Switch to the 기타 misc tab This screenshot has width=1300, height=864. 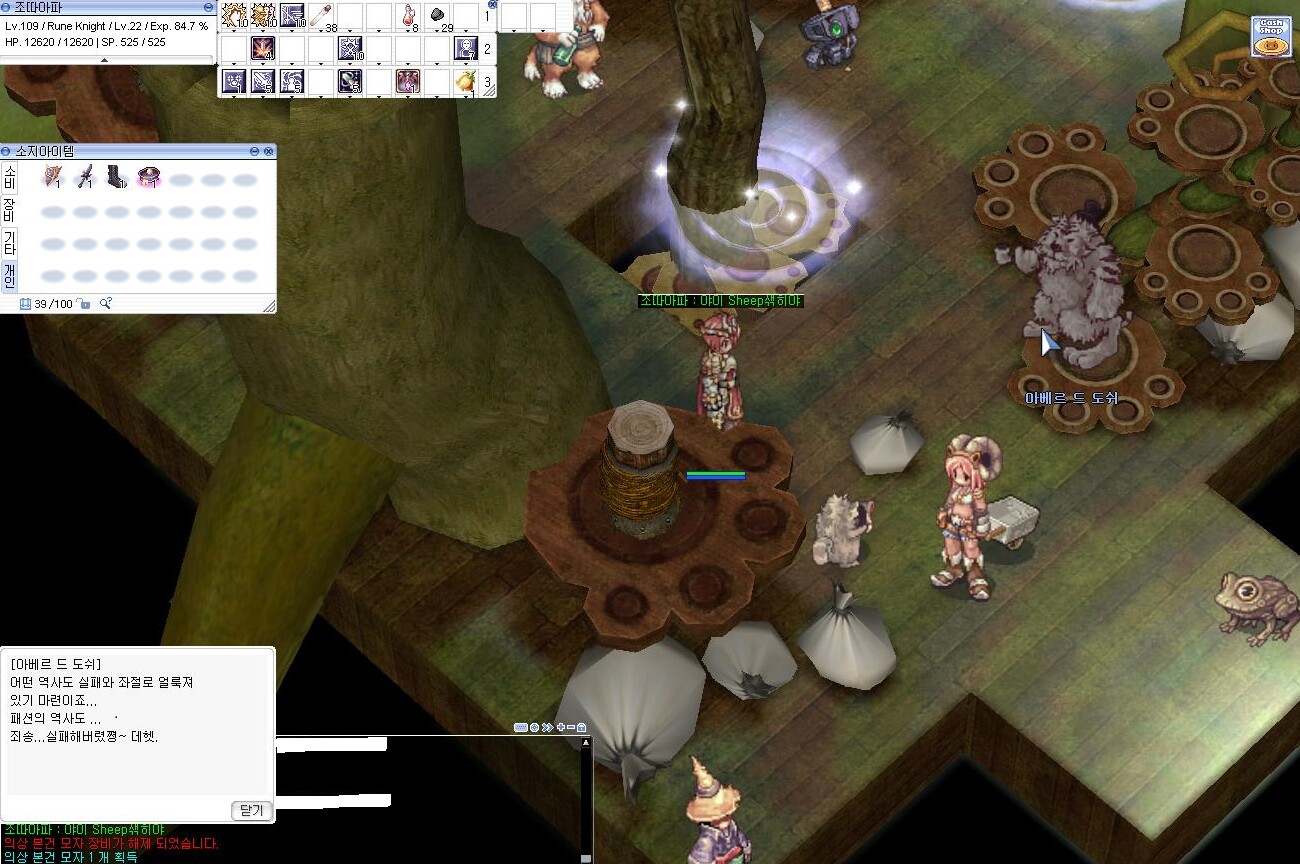coord(10,242)
